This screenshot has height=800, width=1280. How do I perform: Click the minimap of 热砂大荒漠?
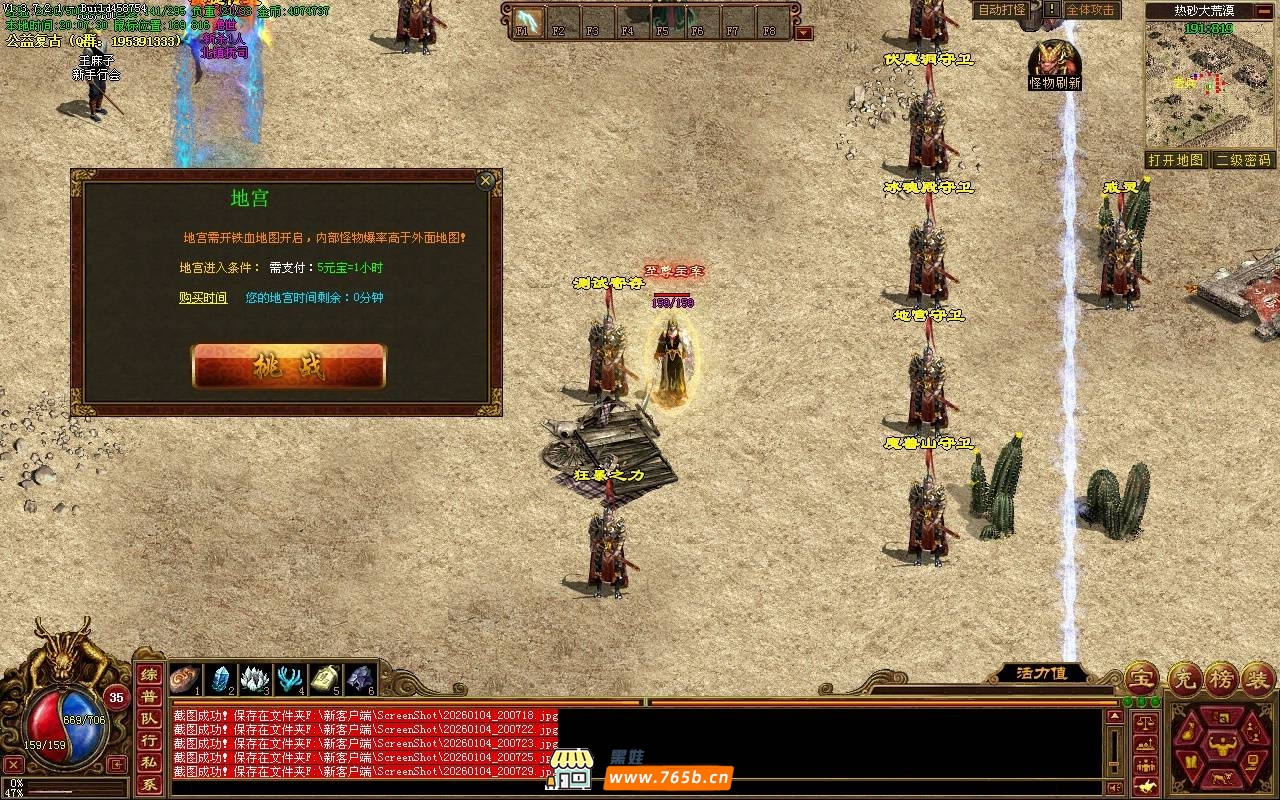pos(1209,92)
